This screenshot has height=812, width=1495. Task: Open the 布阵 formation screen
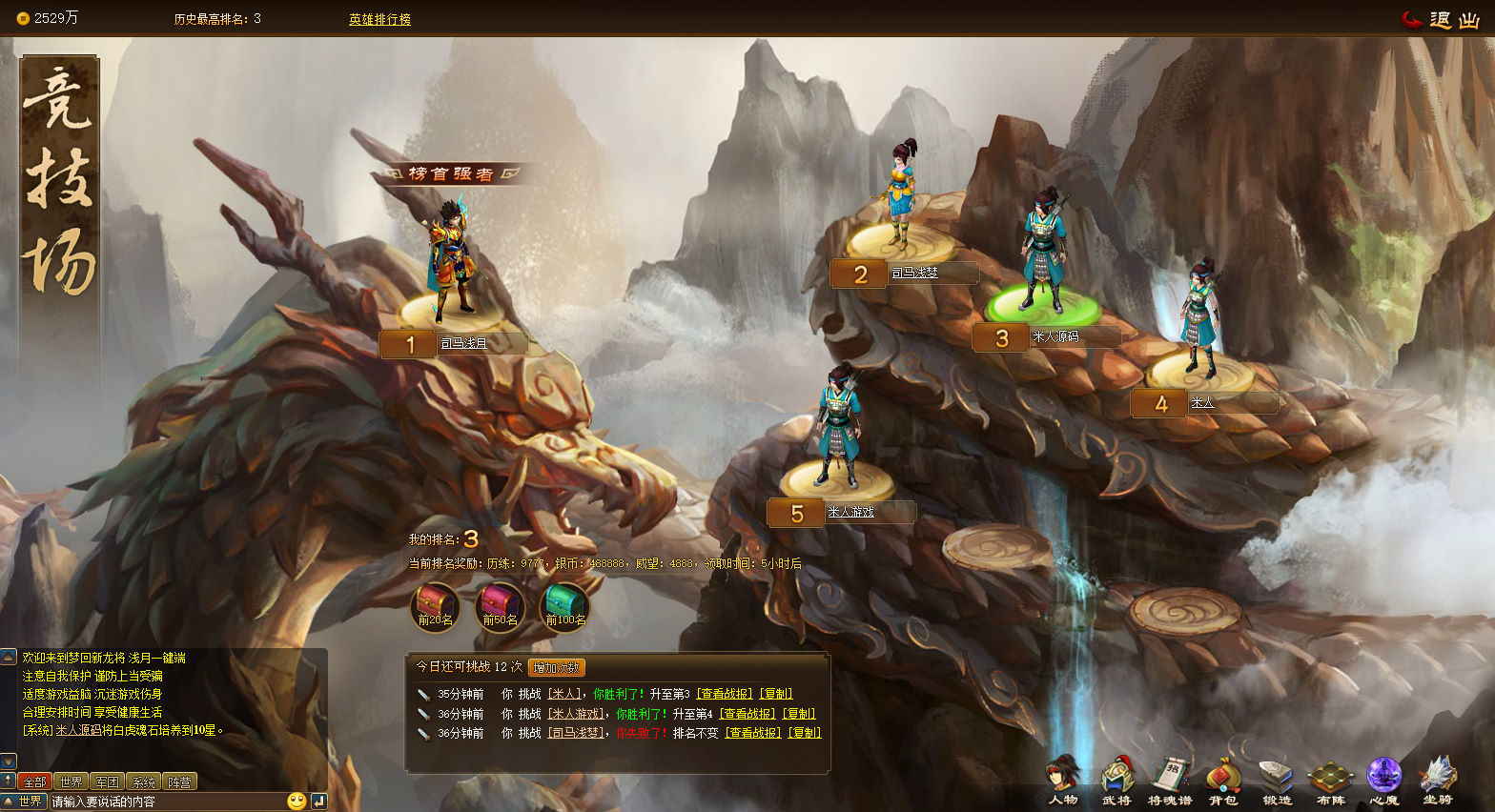pyautogui.click(x=1330, y=780)
